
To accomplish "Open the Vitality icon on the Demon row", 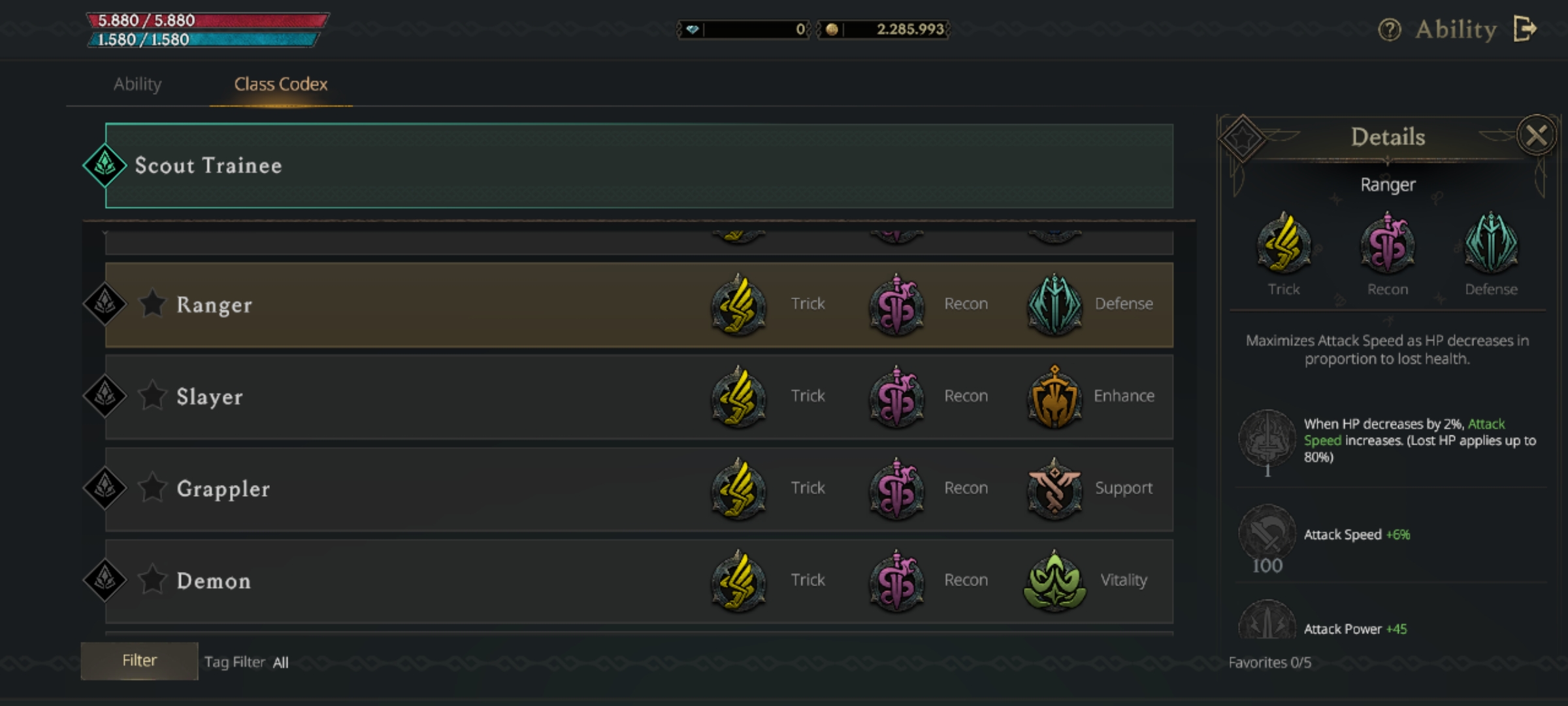I will (1055, 581).
